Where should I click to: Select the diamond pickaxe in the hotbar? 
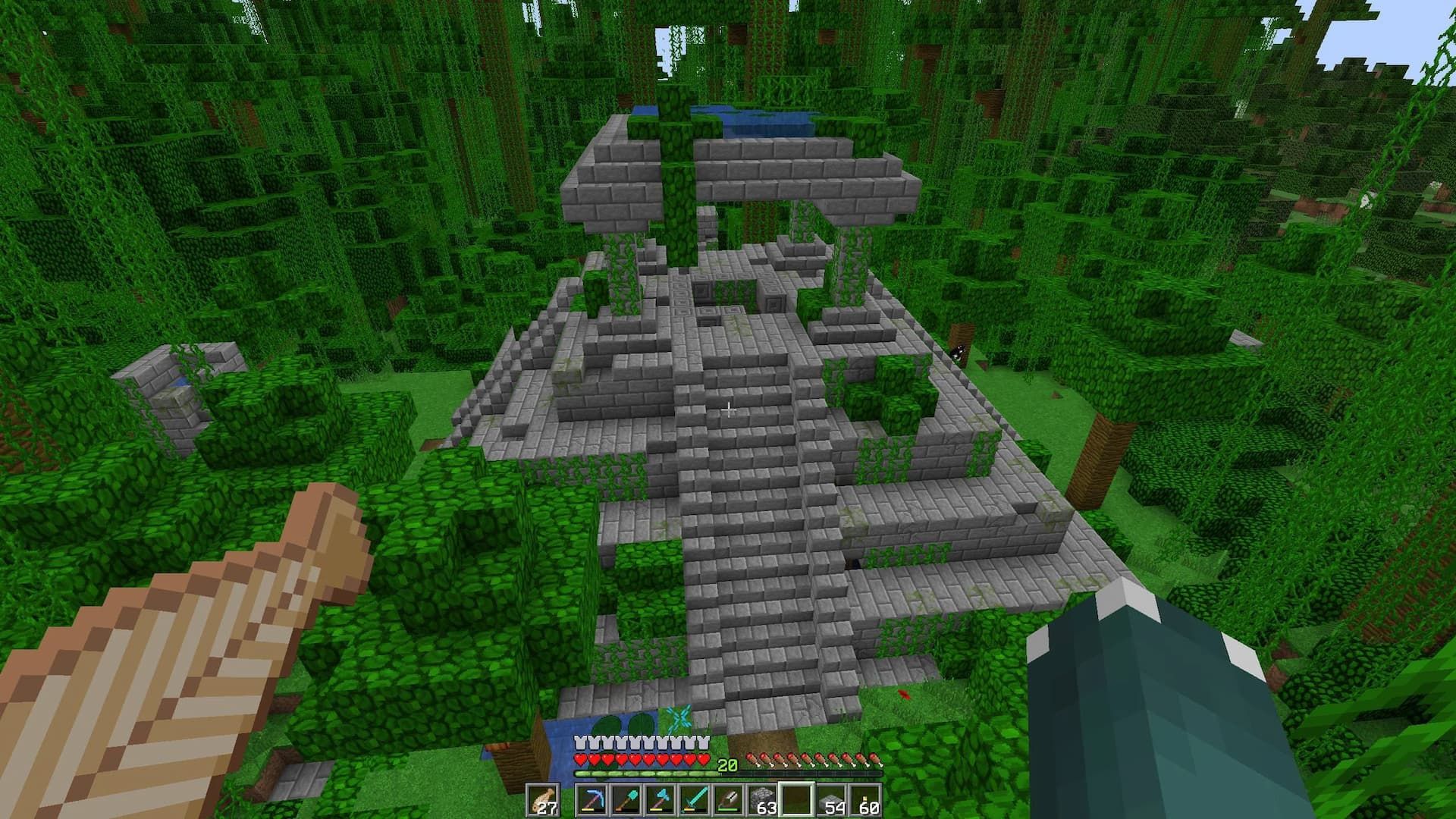(592, 799)
